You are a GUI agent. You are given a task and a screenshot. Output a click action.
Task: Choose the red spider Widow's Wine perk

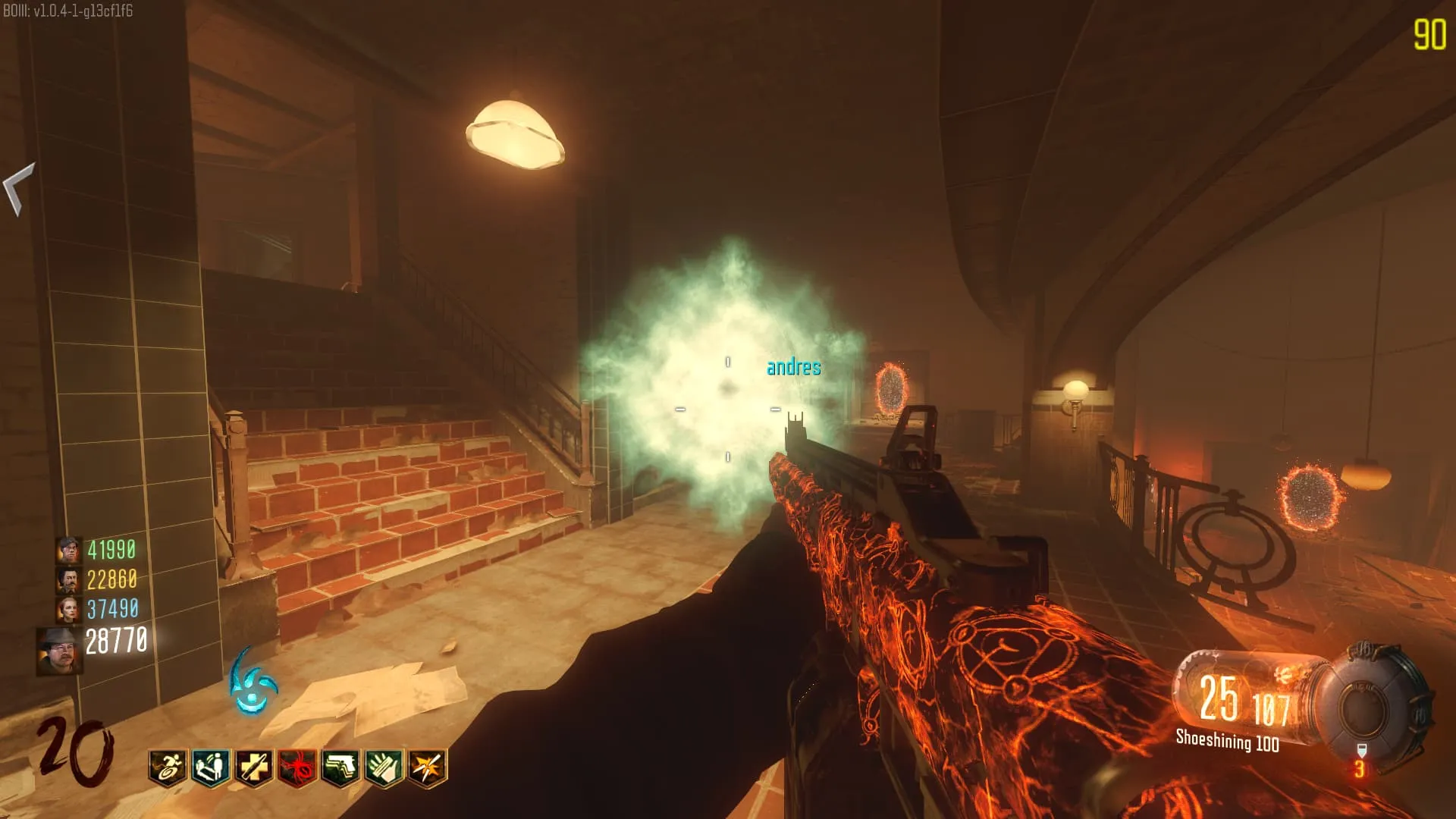(297, 767)
